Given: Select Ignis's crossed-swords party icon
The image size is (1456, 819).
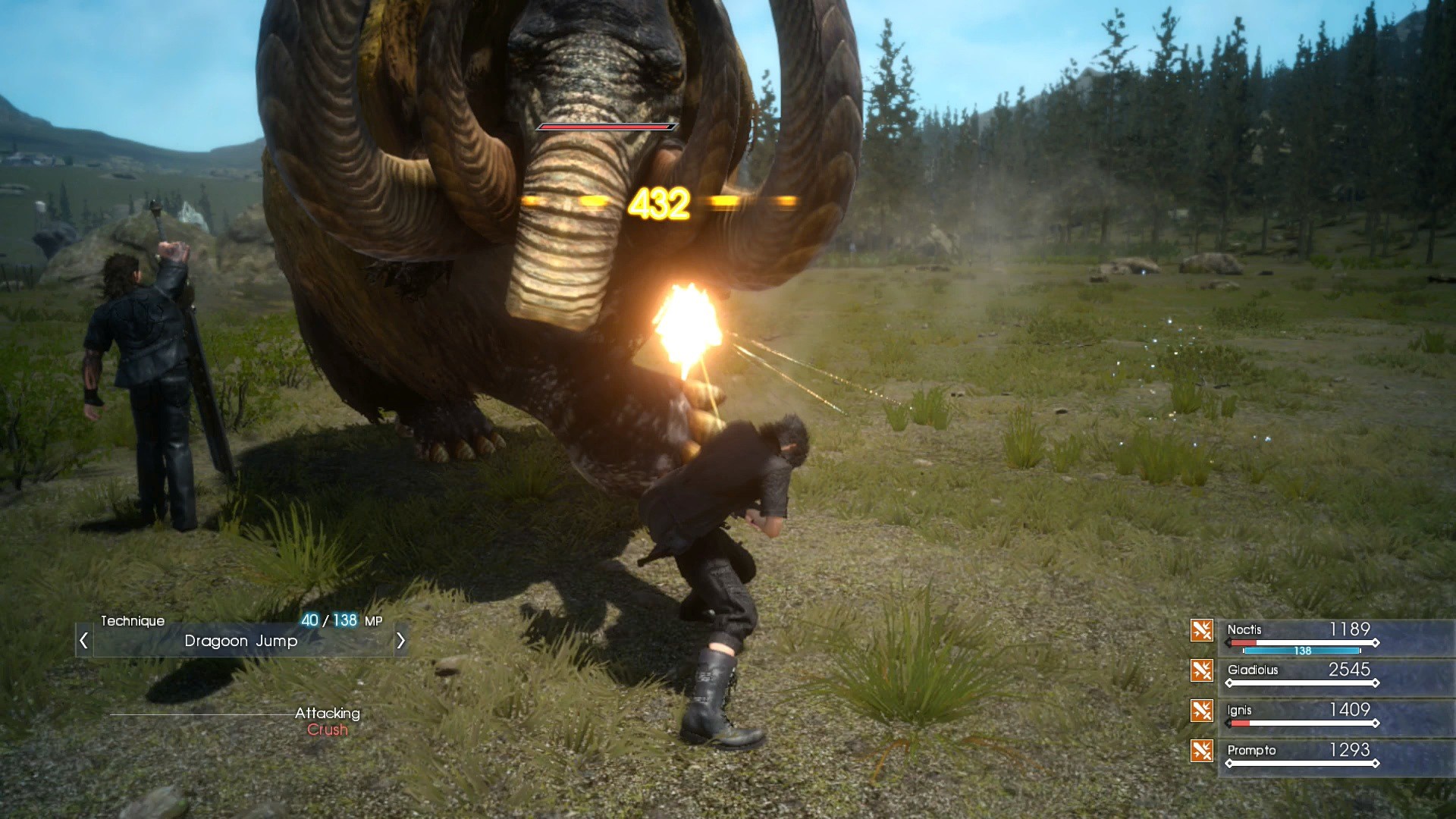Looking at the screenshot, I should [x=1202, y=711].
